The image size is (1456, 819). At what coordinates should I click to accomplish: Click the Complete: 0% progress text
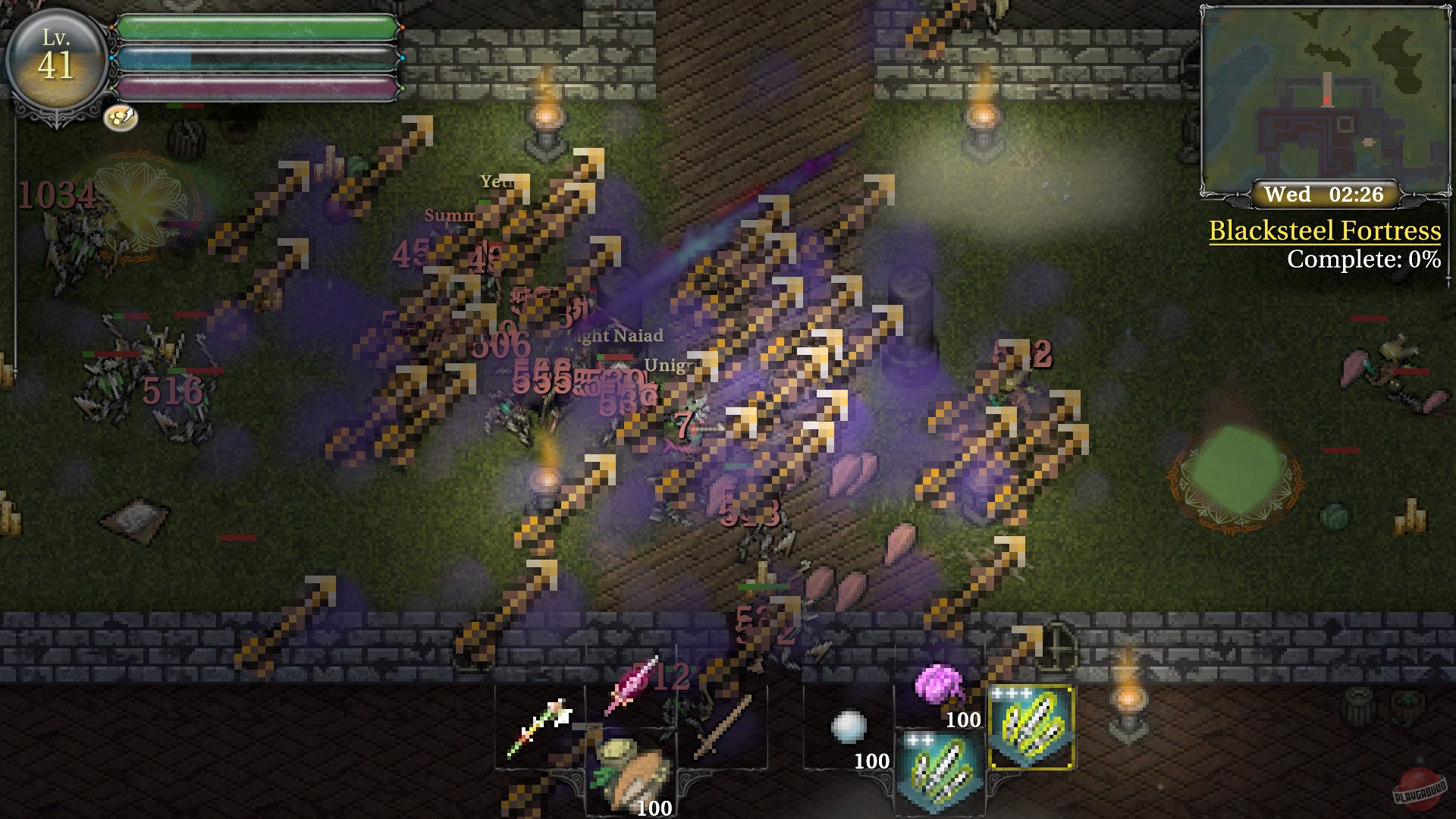1365,261
